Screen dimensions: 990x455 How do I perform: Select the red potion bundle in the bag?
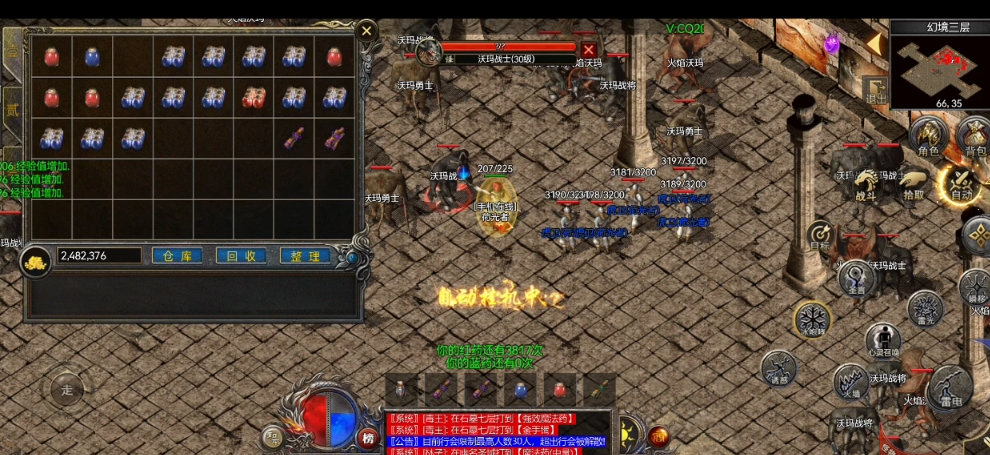252,97
